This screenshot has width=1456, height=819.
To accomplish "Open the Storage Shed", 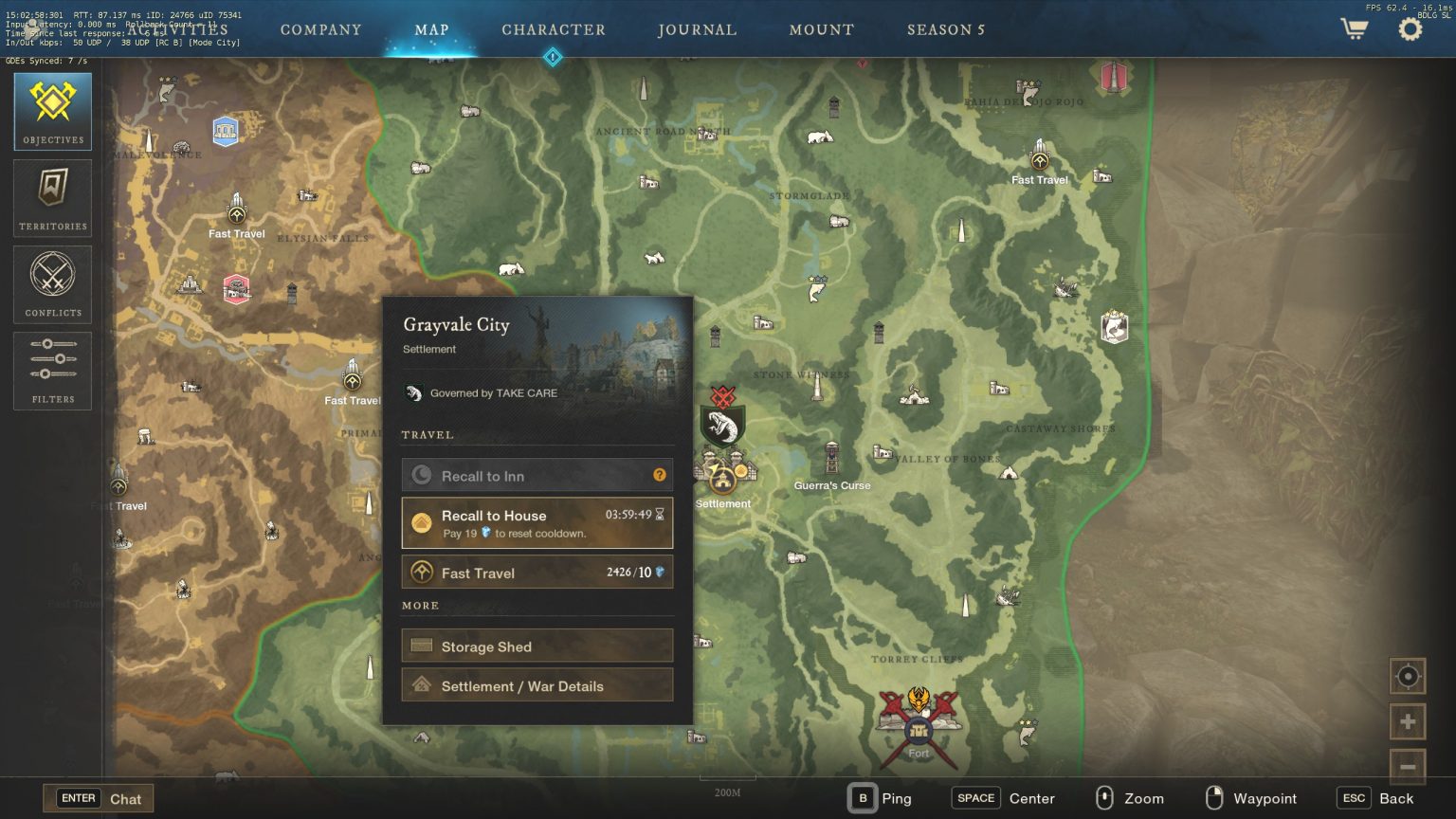I will 537,646.
